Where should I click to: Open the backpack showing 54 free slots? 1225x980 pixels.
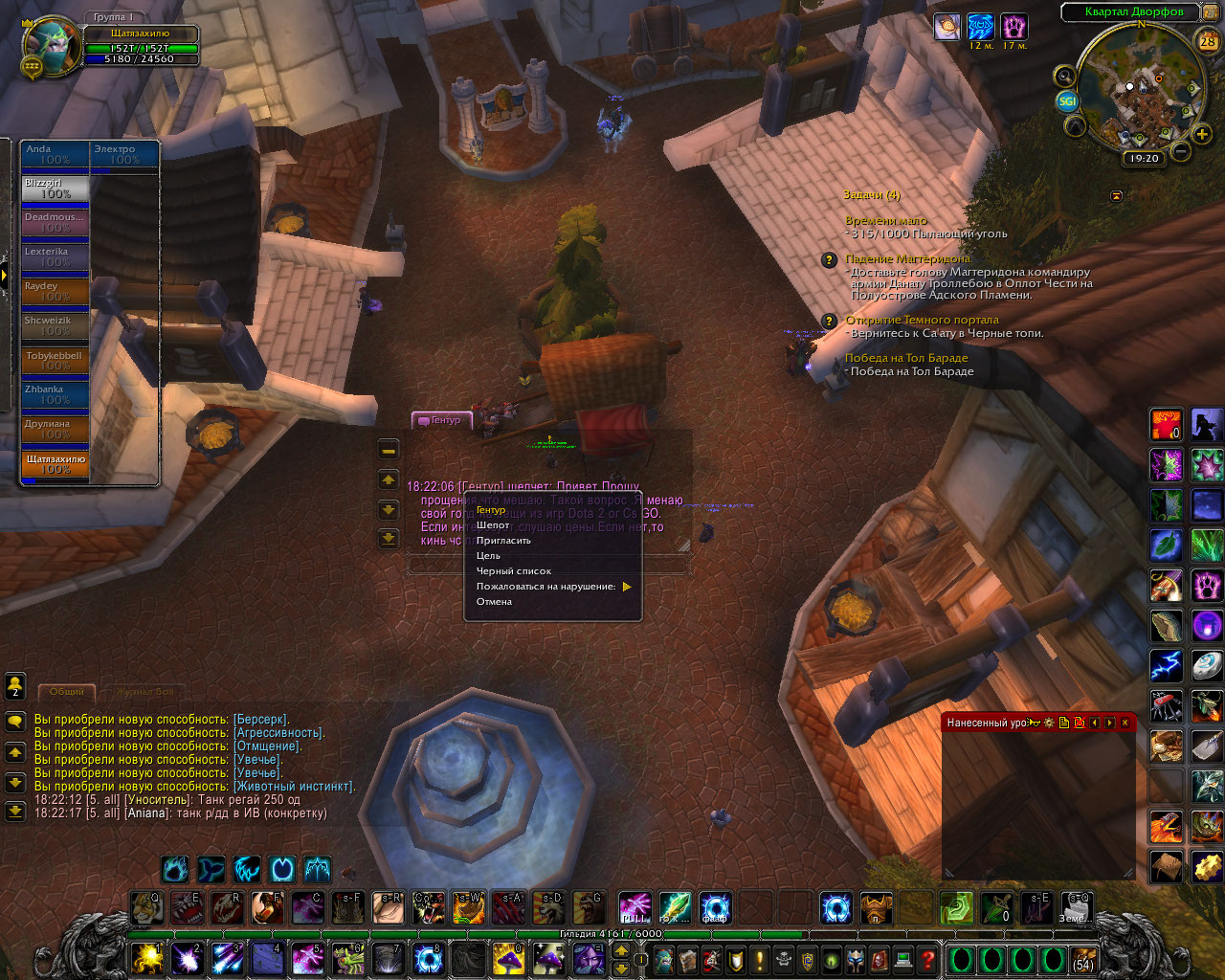[1083, 959]
